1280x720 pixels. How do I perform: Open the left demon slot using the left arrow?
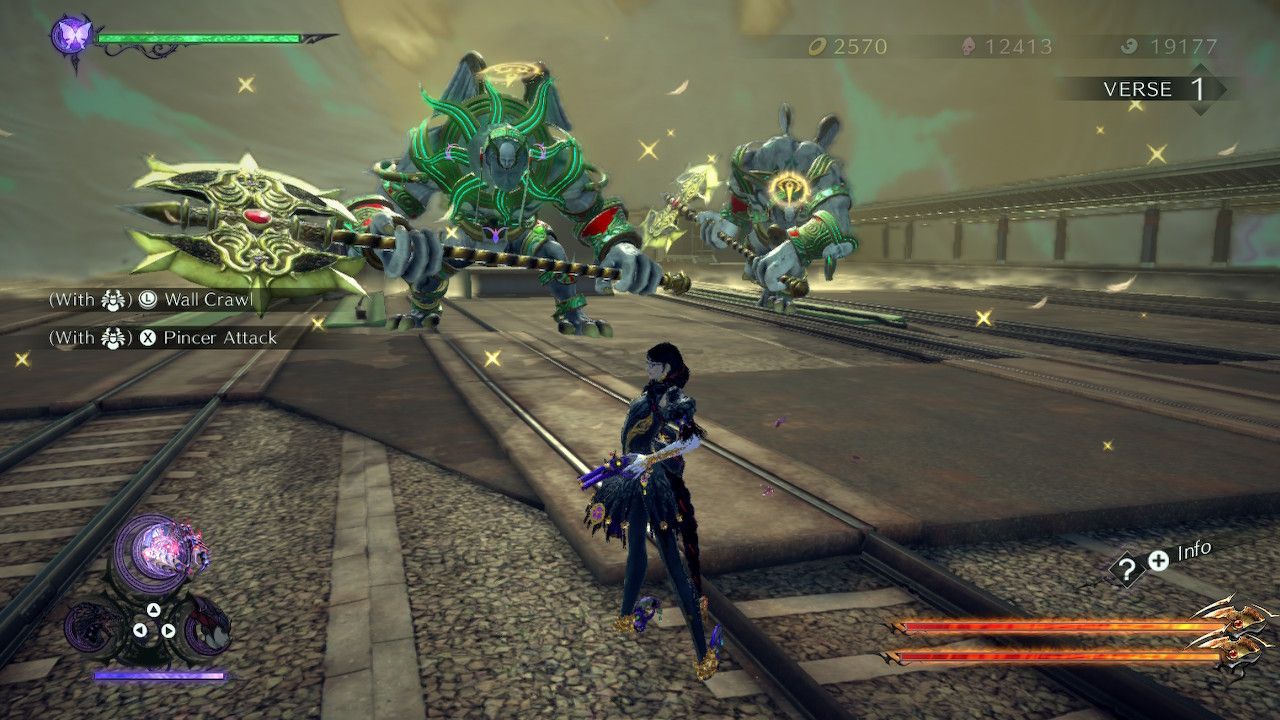pyautogui.click(x=140, y=630)
